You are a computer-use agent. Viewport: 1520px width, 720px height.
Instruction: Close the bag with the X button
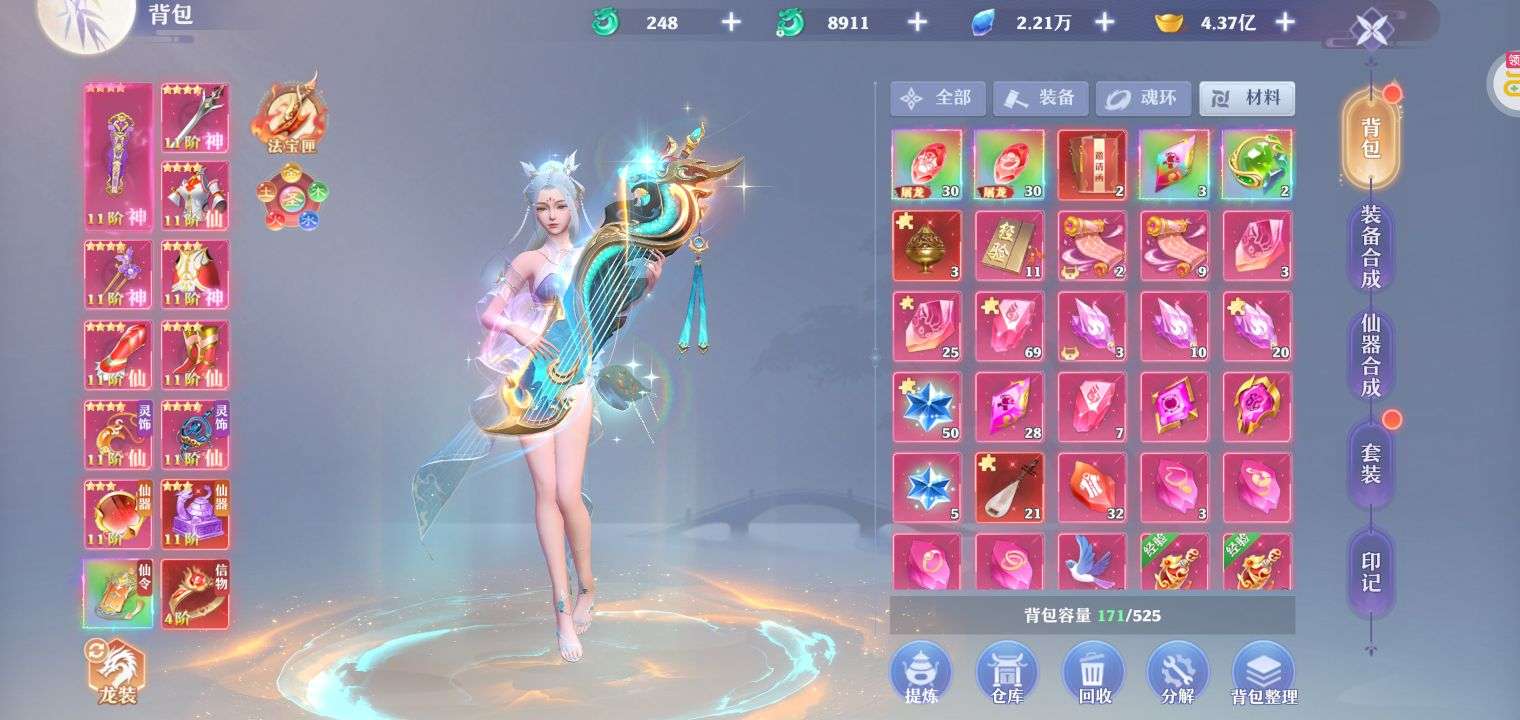point(1370,29)
